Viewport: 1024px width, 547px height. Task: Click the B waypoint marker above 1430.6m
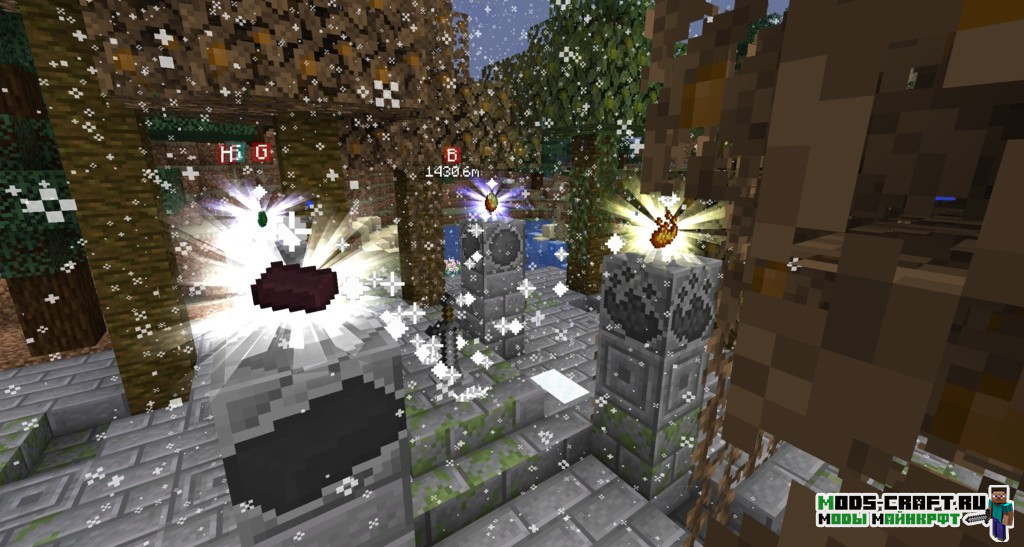(x=452, y=156)
